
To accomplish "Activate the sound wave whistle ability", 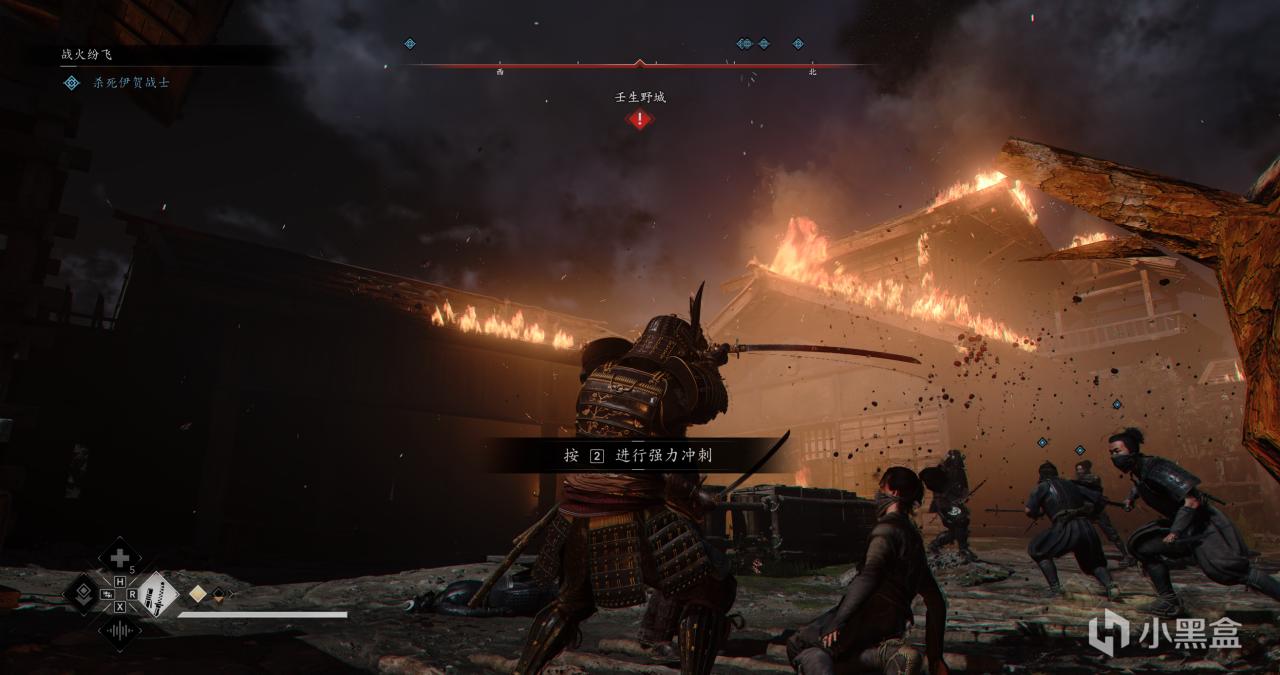I will 119,632.
